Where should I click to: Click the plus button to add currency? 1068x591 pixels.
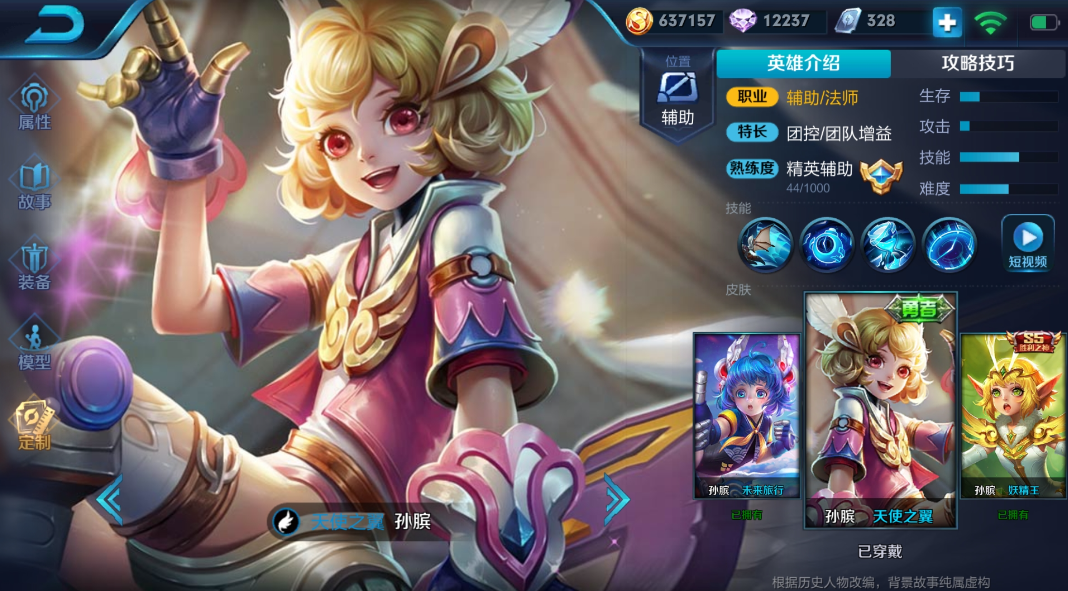pyautogui.click(x=947, y=21)
